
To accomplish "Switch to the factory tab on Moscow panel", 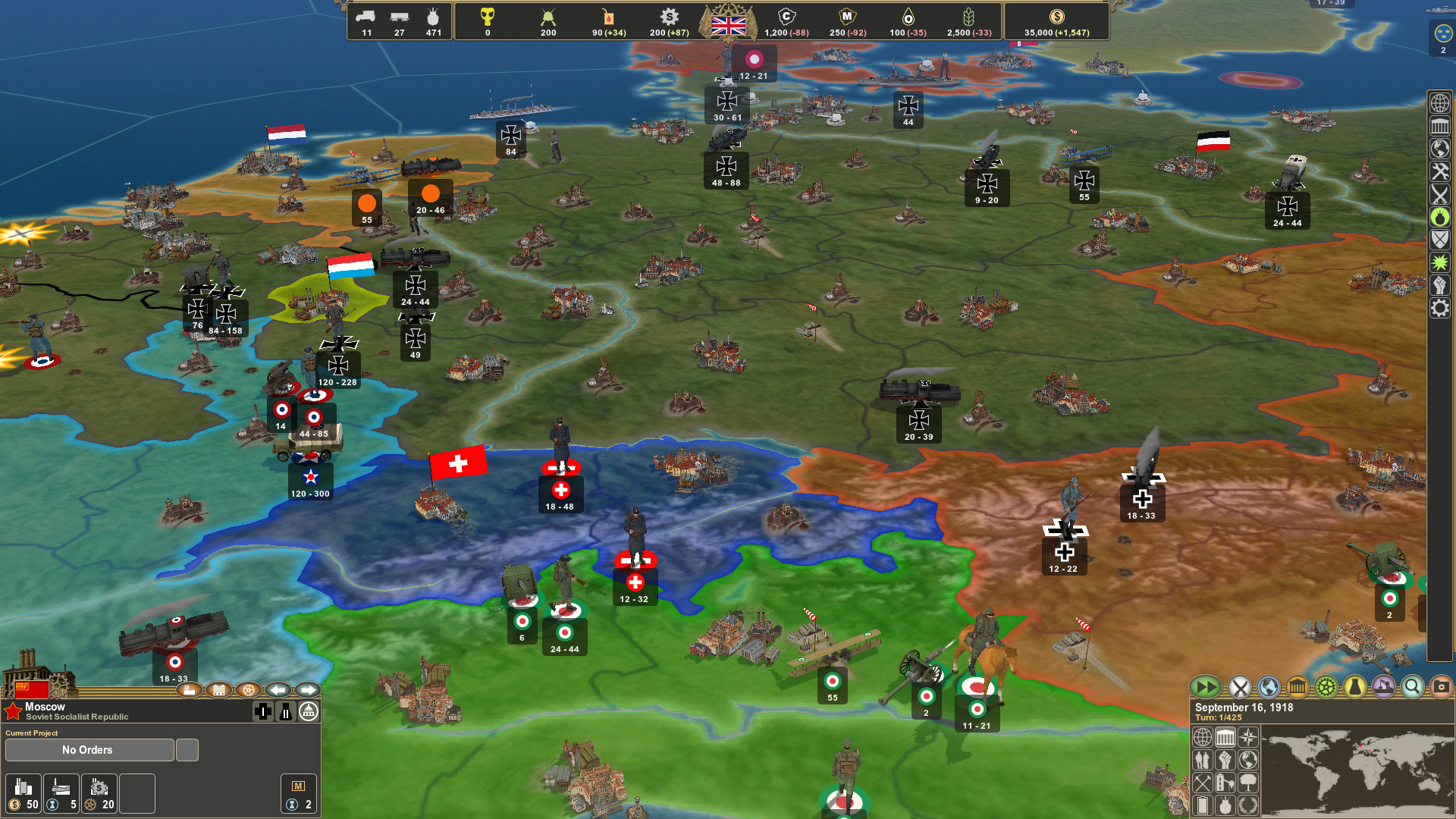I will click(188, 691).
